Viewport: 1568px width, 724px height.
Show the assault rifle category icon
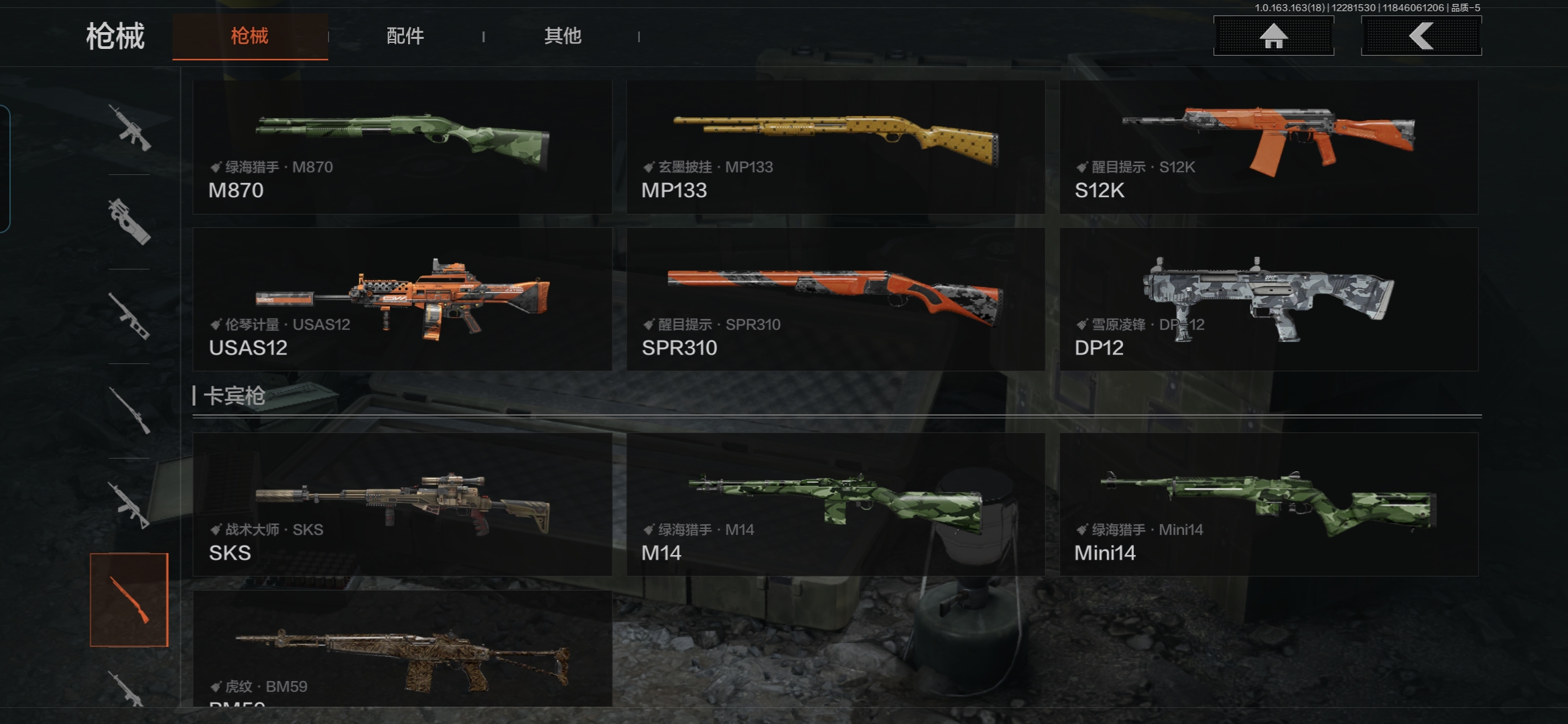pos(129,127)
